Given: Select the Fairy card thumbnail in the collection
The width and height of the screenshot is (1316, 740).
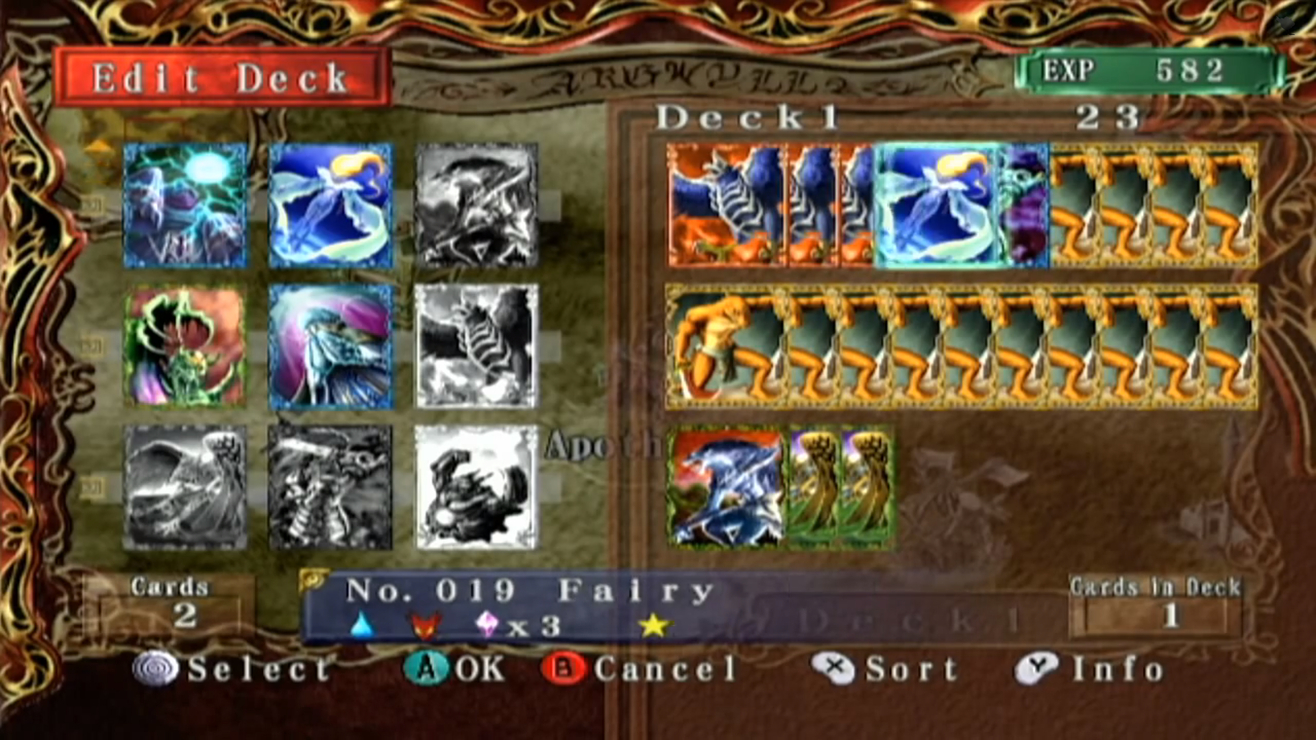Looking at the screenshot, I should point(330,205).
